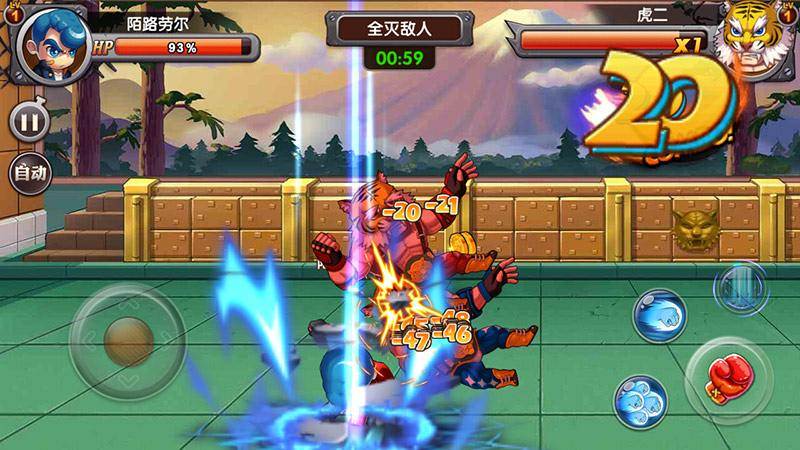Toggle the 自动 auto-battle button

point(28,172)
